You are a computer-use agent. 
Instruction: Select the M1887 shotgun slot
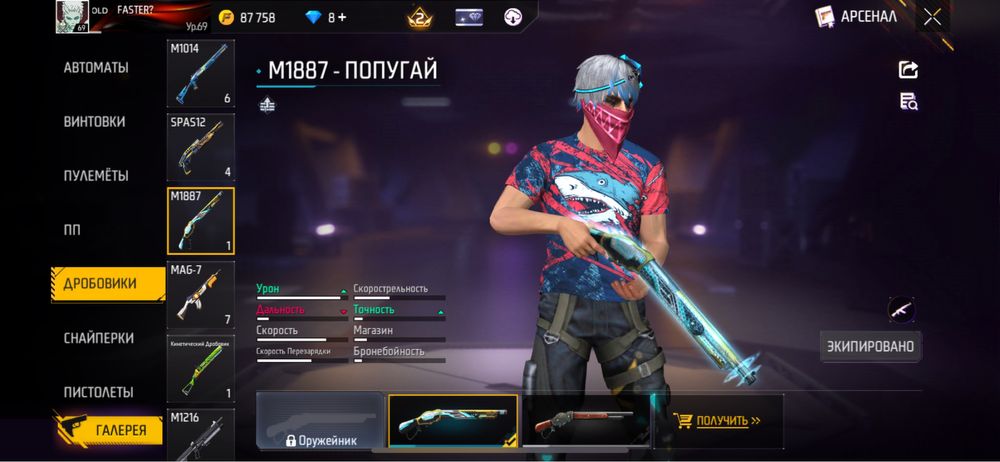pos(201,220)
